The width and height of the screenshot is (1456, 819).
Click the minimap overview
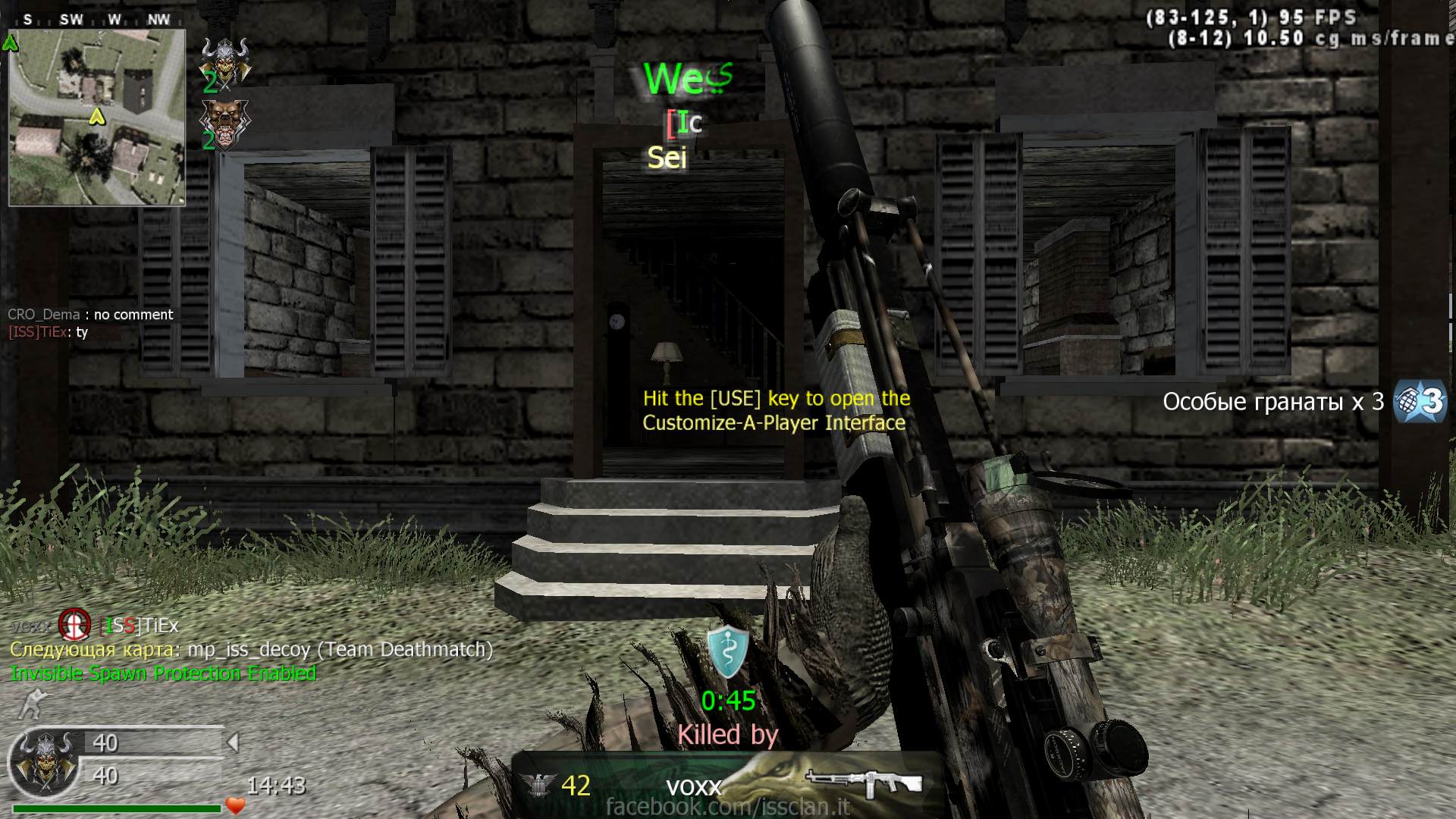(x=97, y=118)
